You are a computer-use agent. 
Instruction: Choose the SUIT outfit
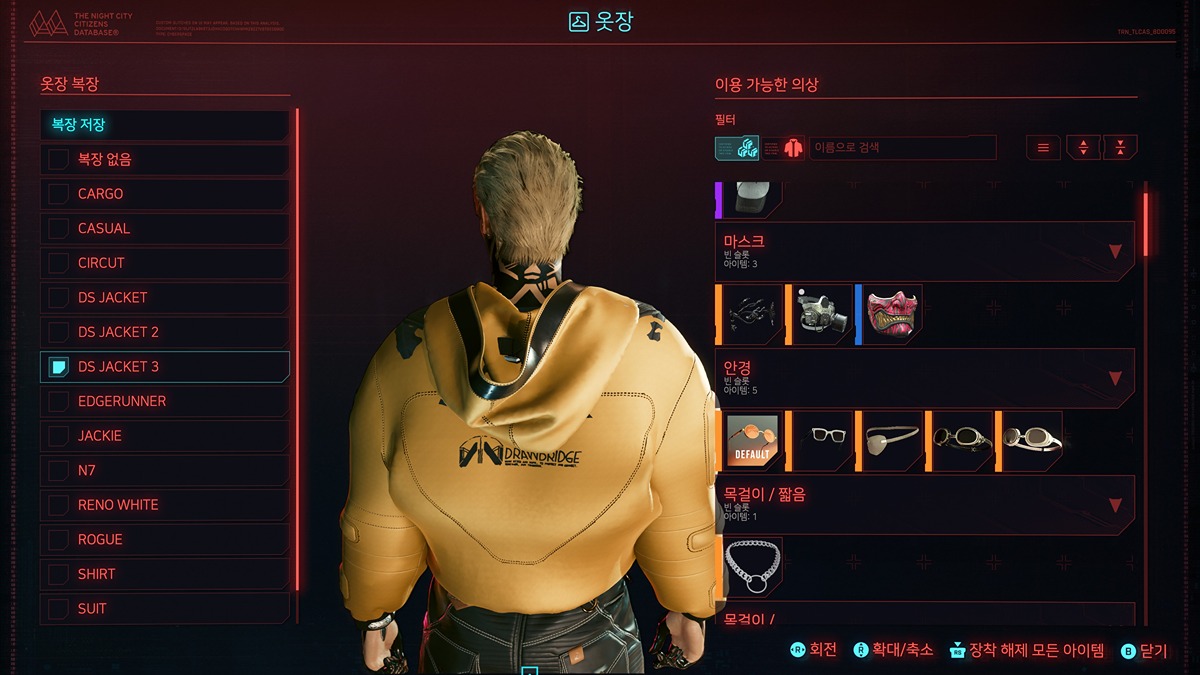(x=165, y=608)
